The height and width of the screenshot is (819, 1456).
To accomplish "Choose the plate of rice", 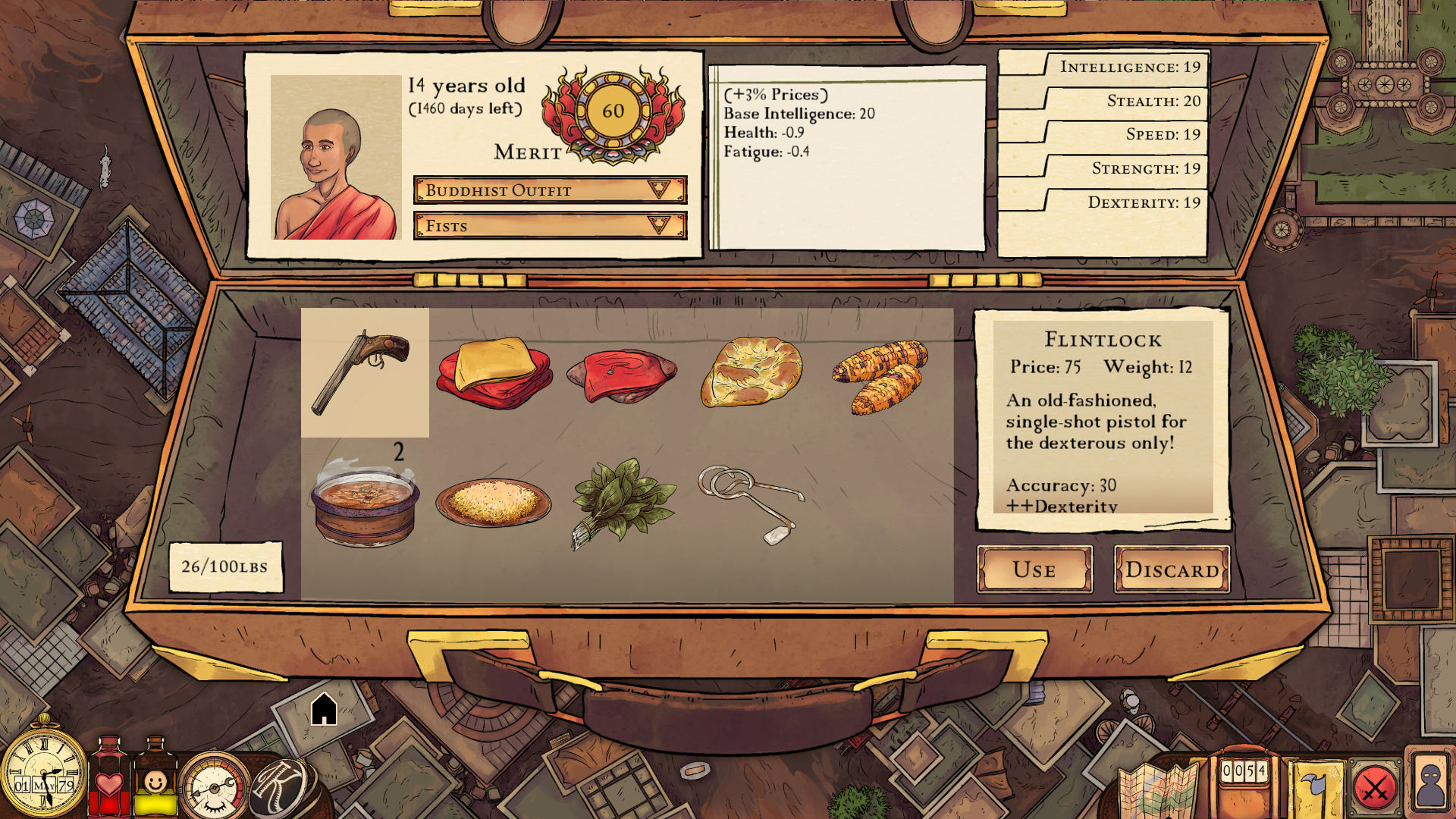I will tap(494, 502).
